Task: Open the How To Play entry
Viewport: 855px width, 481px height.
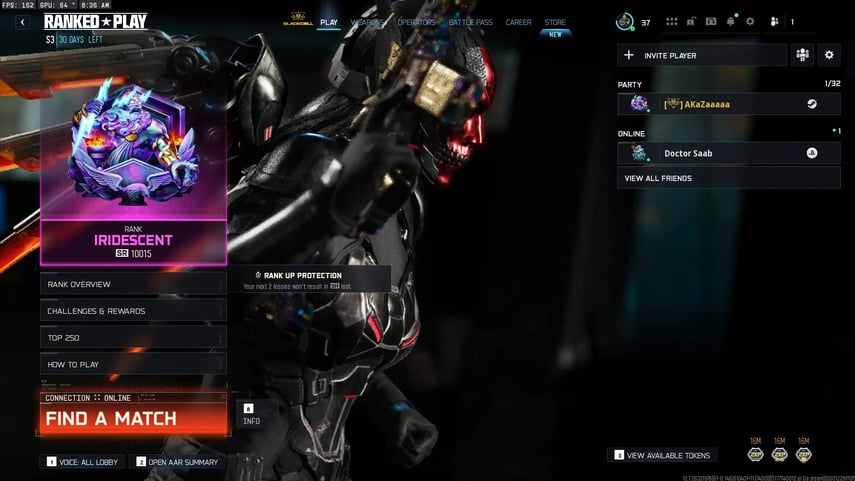Action: pyautogui.click(x=133, y=364)
